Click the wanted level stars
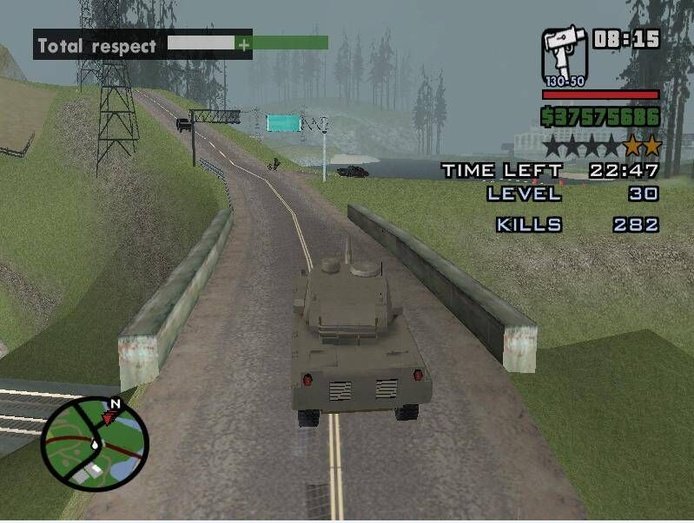Viewport: 694px width, 523px height. (x=600, y=146)
